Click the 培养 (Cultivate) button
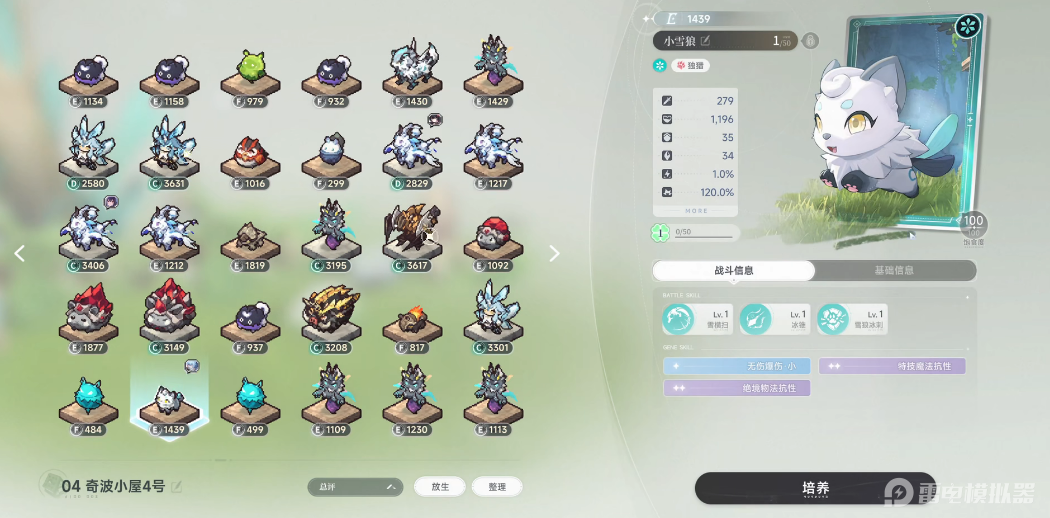The height and width of the screenshot is (518, 1050). [x=815, y=488]
